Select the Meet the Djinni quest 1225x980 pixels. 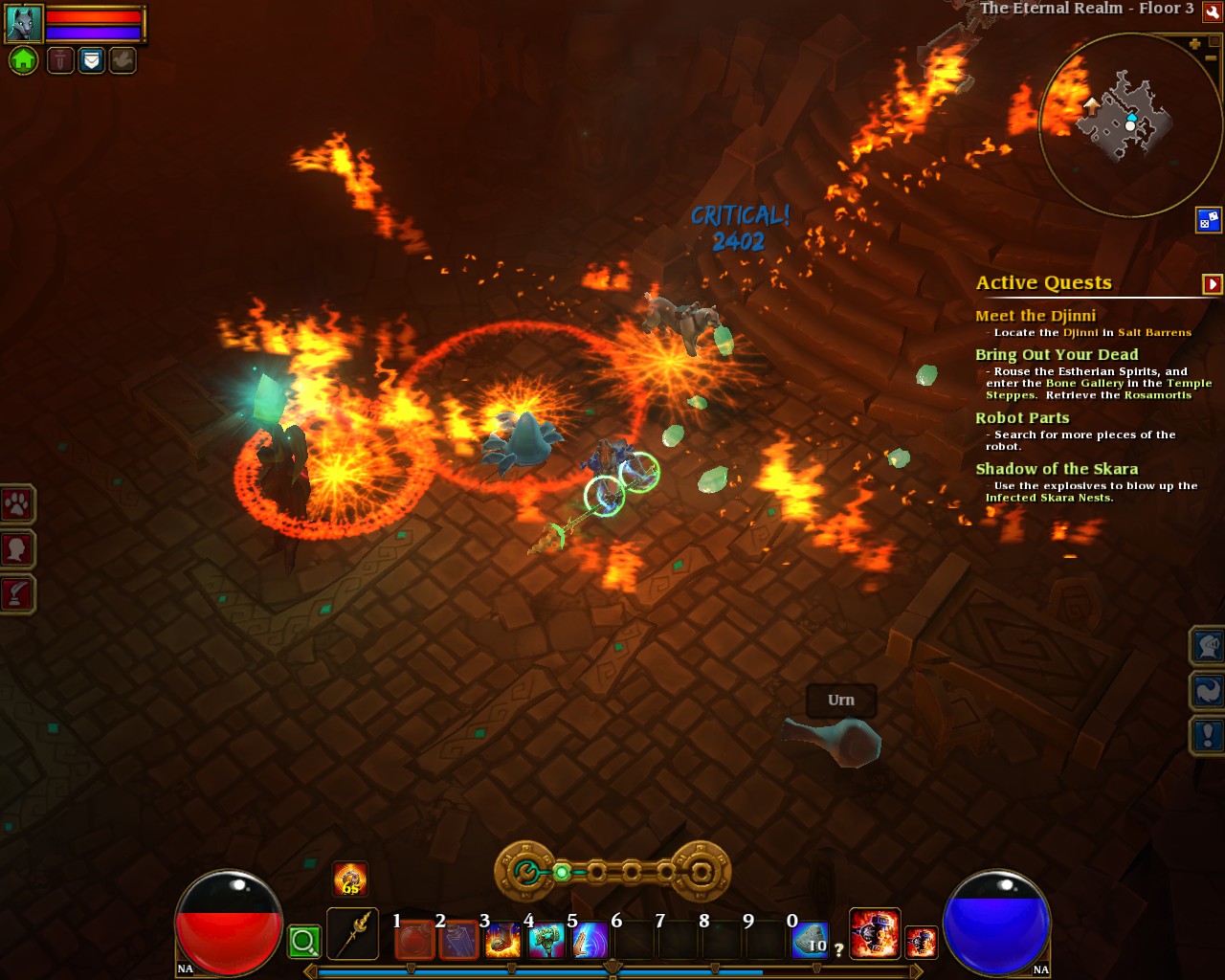[x=1036, y=316]
